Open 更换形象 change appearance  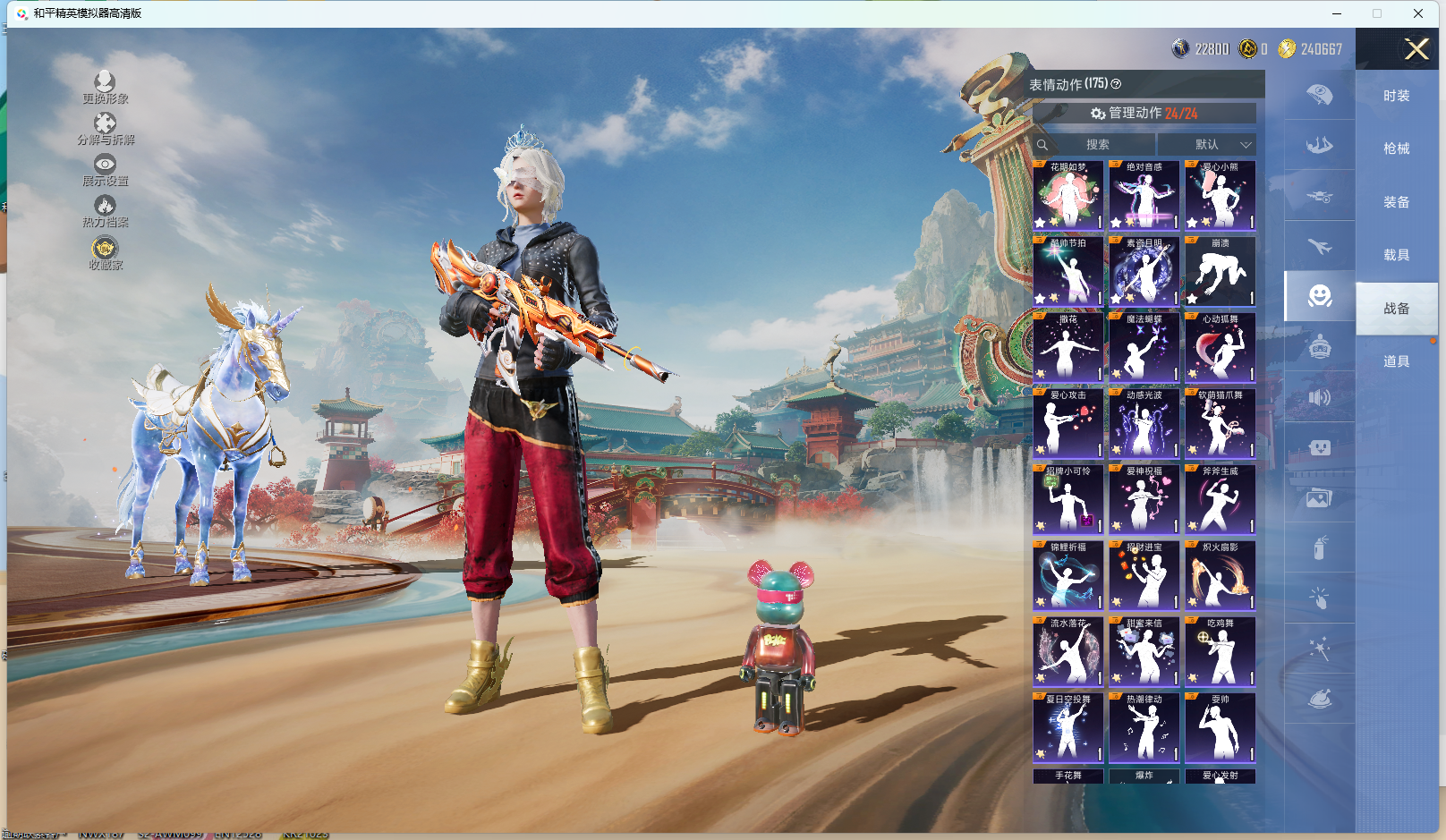[105, 88]
